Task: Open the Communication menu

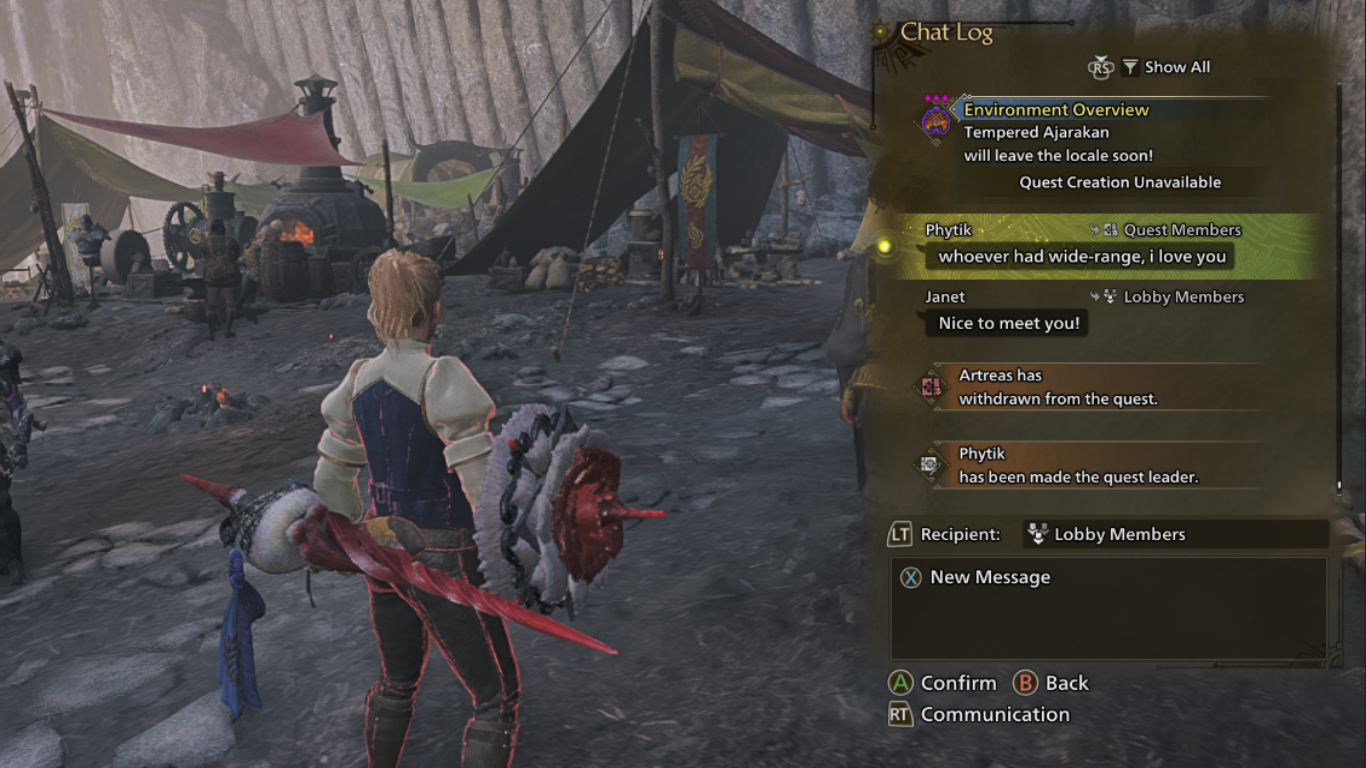Action: coord(980,714)
